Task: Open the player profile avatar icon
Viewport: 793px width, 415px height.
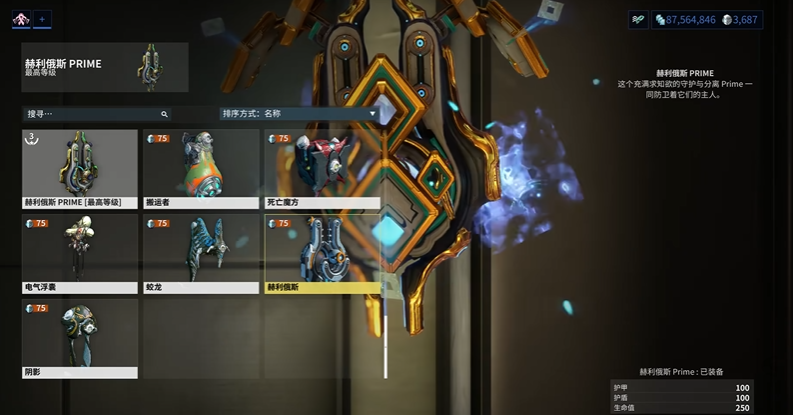Action: pos(21,19)
